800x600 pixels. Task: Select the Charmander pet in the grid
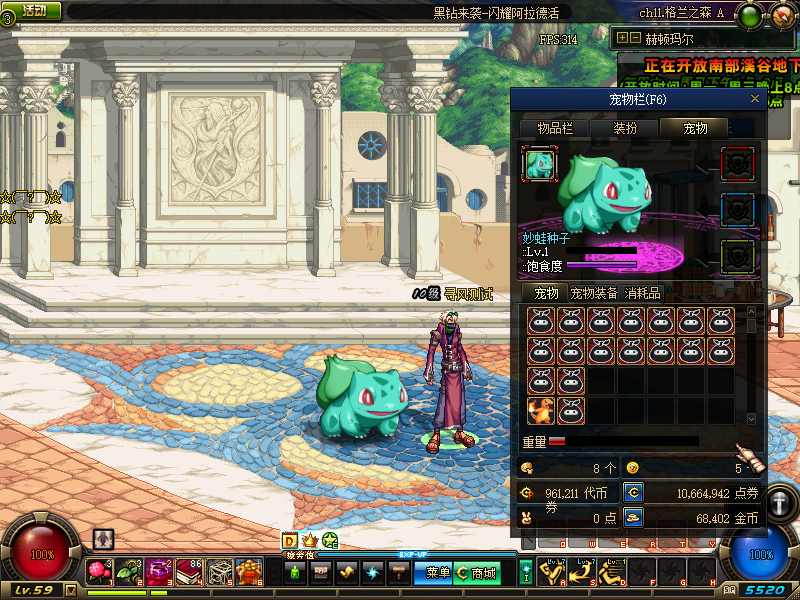click(x=541, y=410)
